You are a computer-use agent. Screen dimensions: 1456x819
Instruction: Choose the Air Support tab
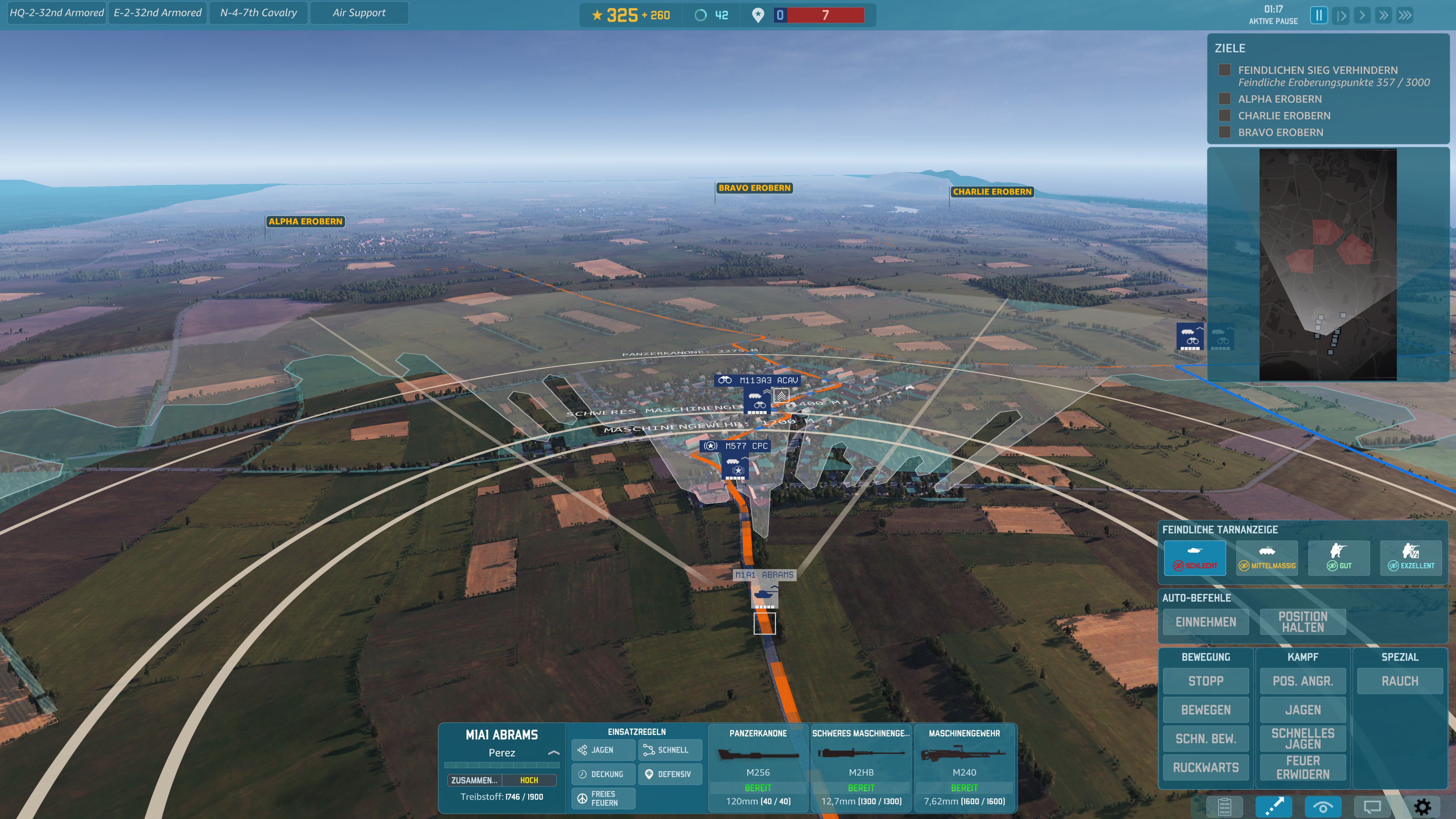[359, 13]
